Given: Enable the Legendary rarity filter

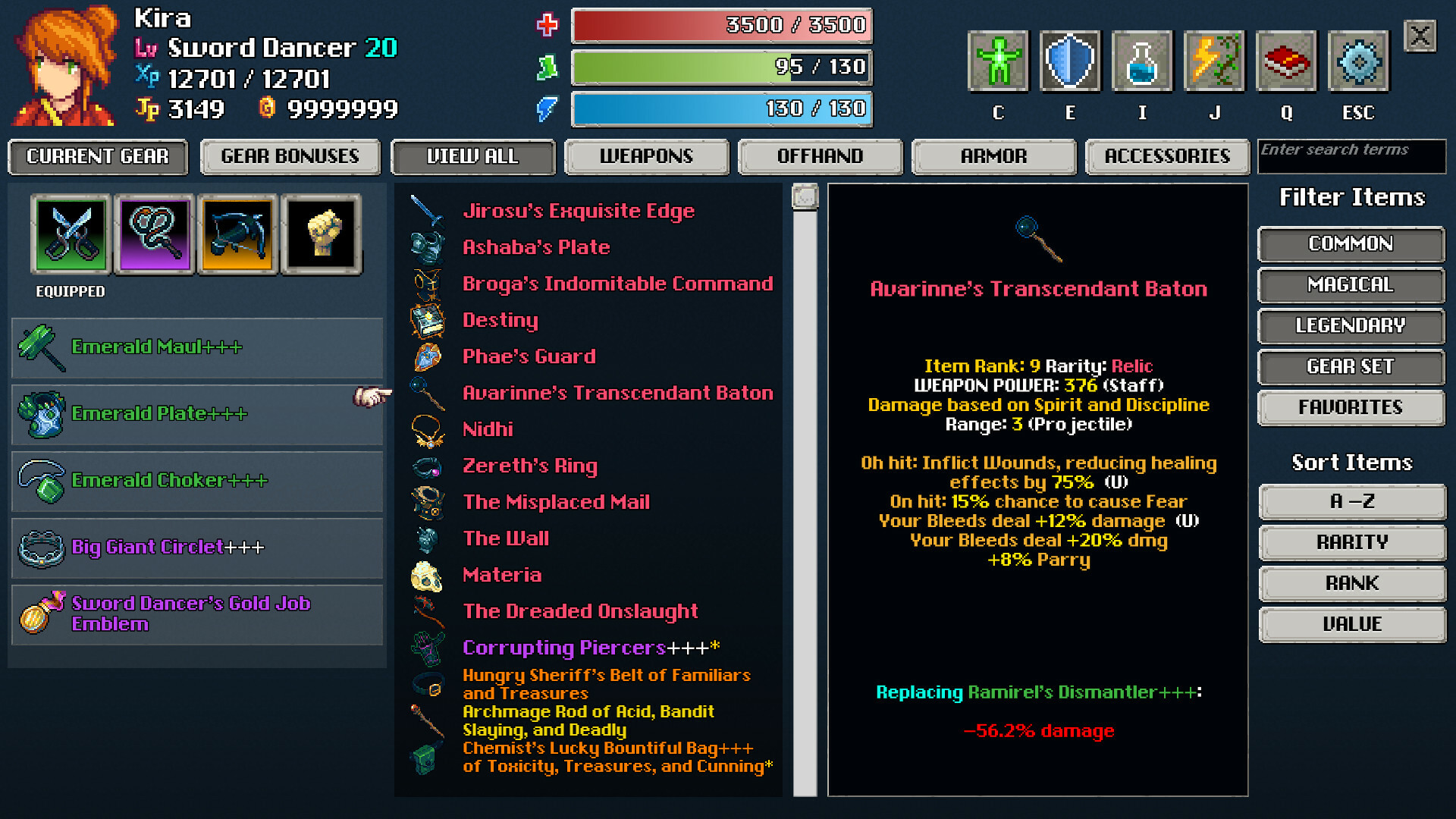Looking at the screenshot, I should (x=1351, y=325).
